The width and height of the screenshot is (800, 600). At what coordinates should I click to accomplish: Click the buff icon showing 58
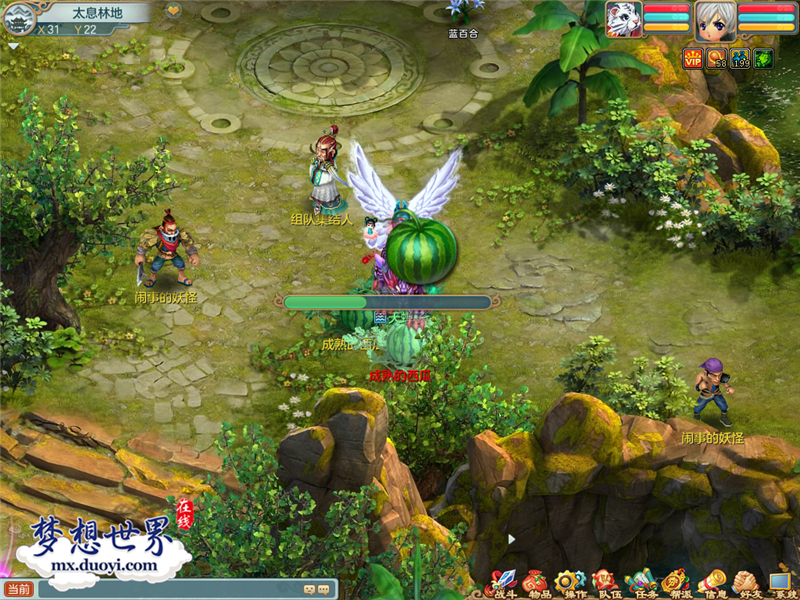point(716,58)
